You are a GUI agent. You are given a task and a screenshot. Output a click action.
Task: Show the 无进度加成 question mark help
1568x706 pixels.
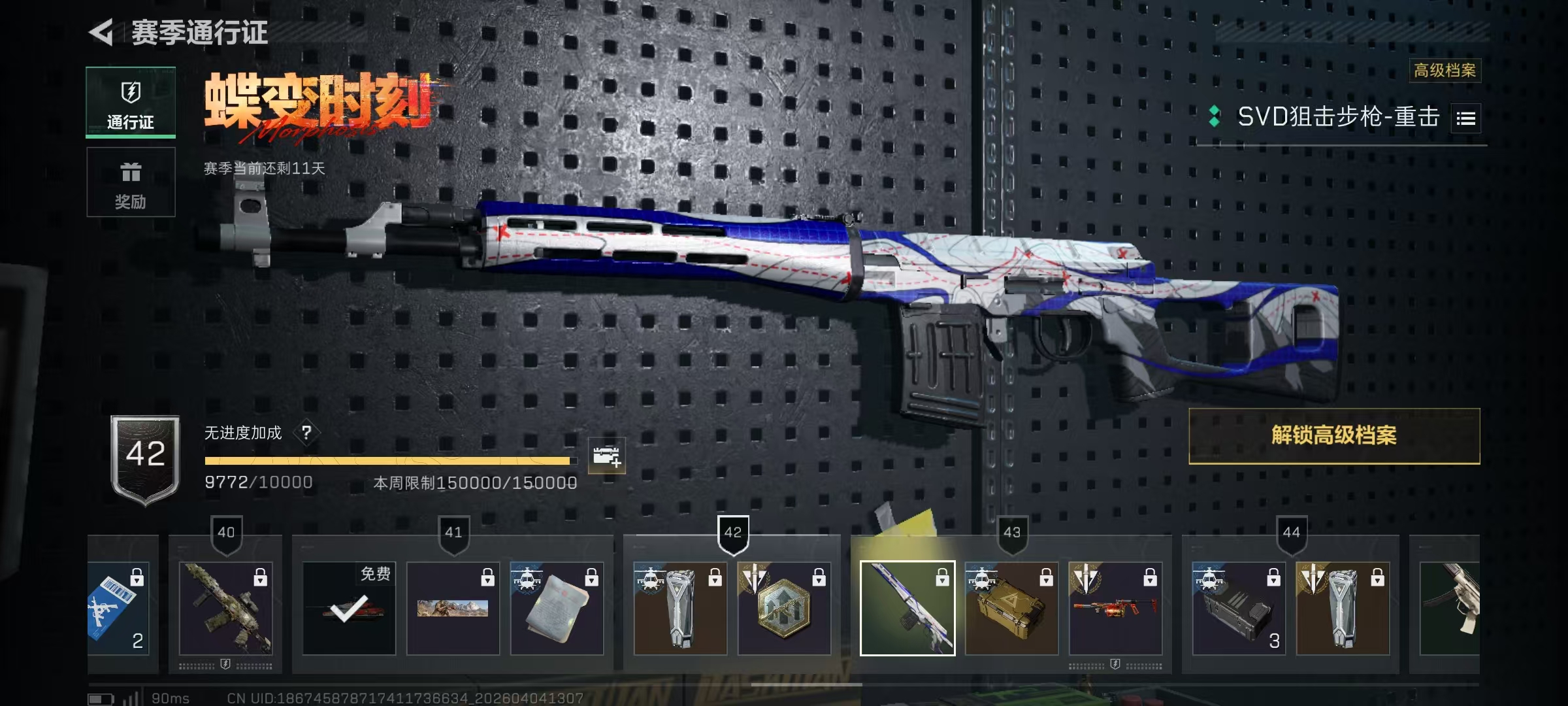[306, 432]
